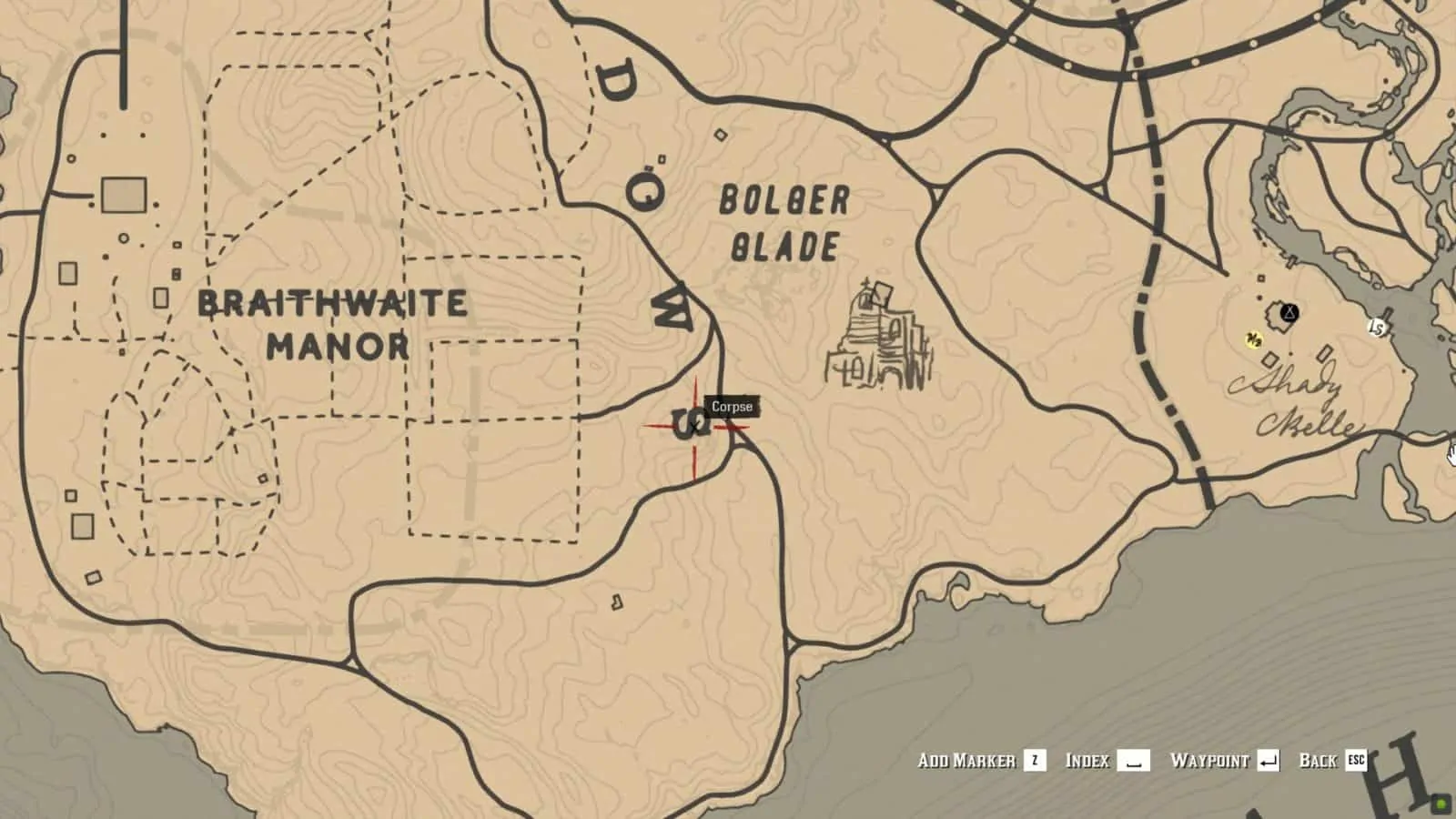Click the Bolger Glade place name
Screen dimensions: 1456x819
(784, 220)
